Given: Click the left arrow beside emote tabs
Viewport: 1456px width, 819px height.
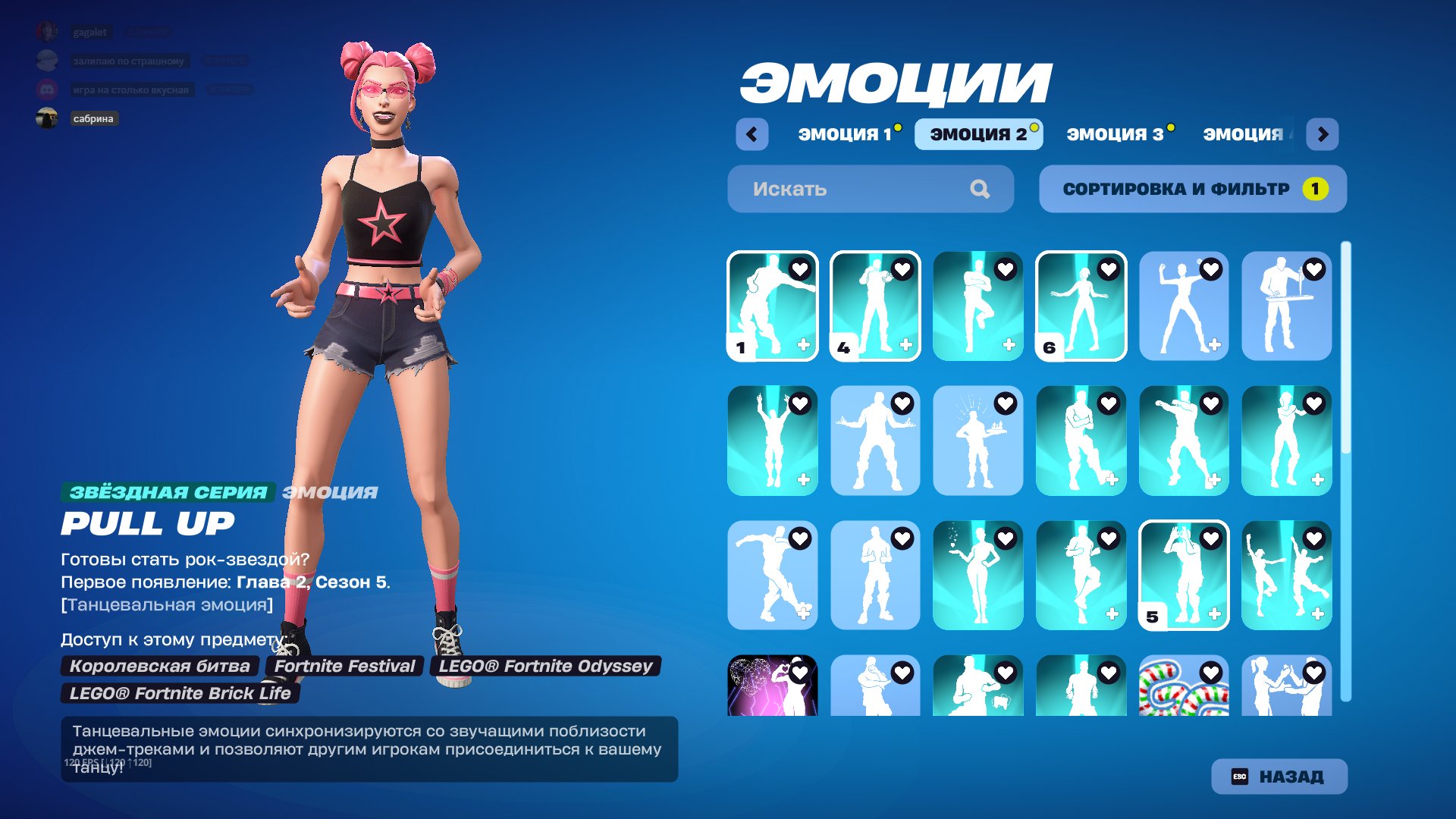Looking at the screenshot, I should pos(752,134).
